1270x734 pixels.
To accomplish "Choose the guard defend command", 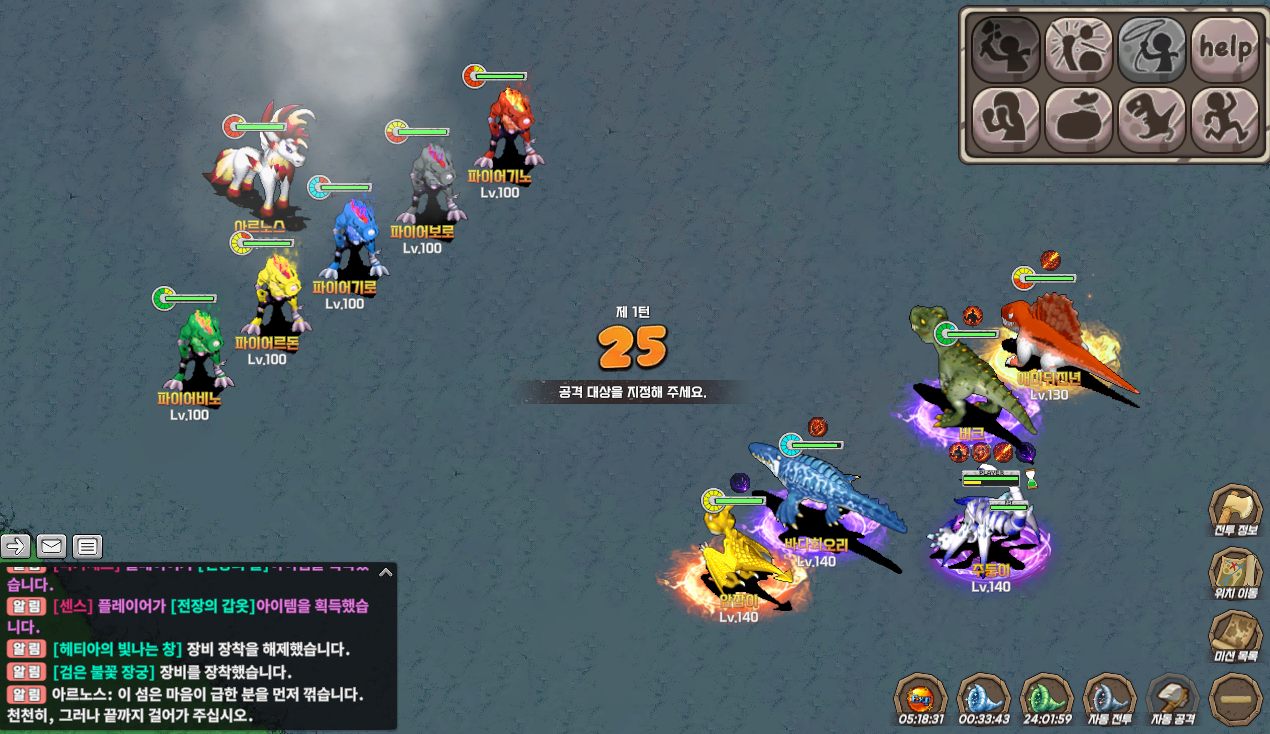I will [x=1005, y=120].
